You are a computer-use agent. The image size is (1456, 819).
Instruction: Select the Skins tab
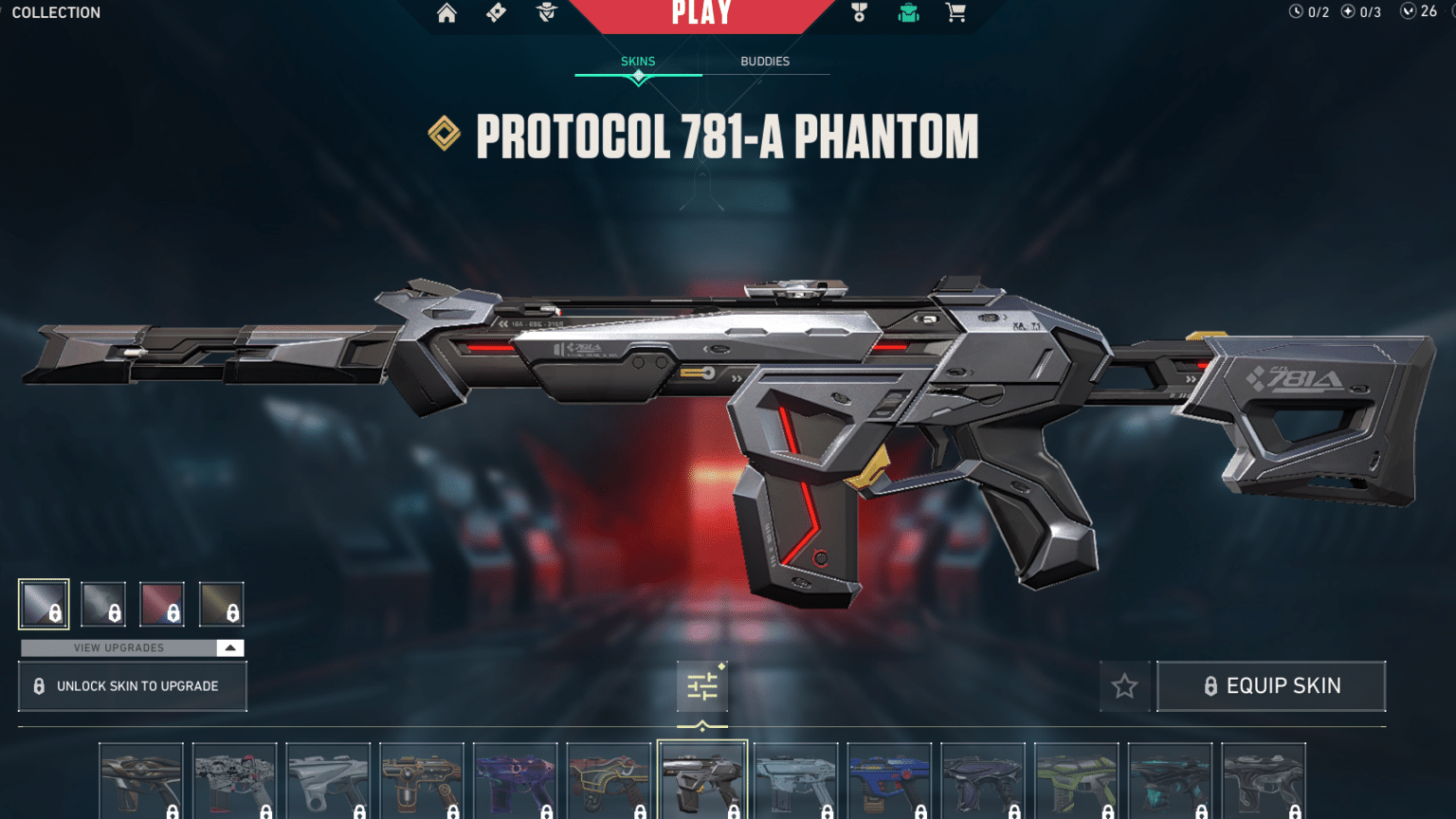point(637,61)
